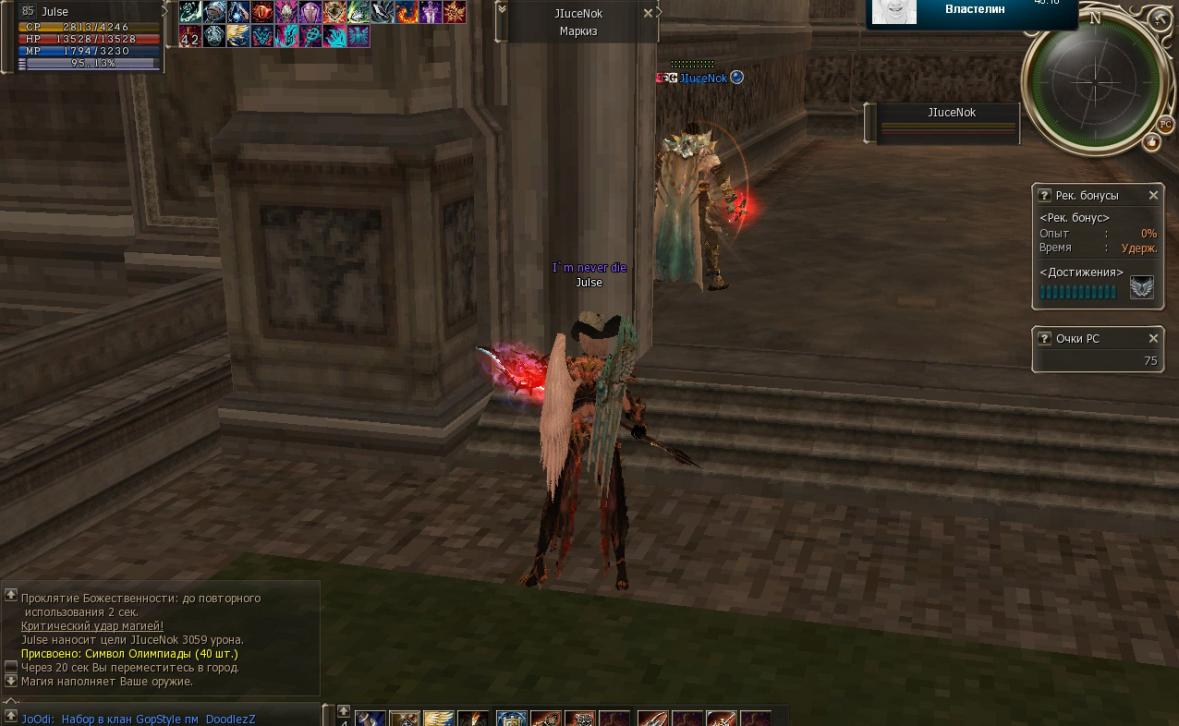Image resolution: width=1179 pixels, height=726 pixels.
Task: Click JoOdi's clan recruitment chat message
Action: tap(138, 719)
